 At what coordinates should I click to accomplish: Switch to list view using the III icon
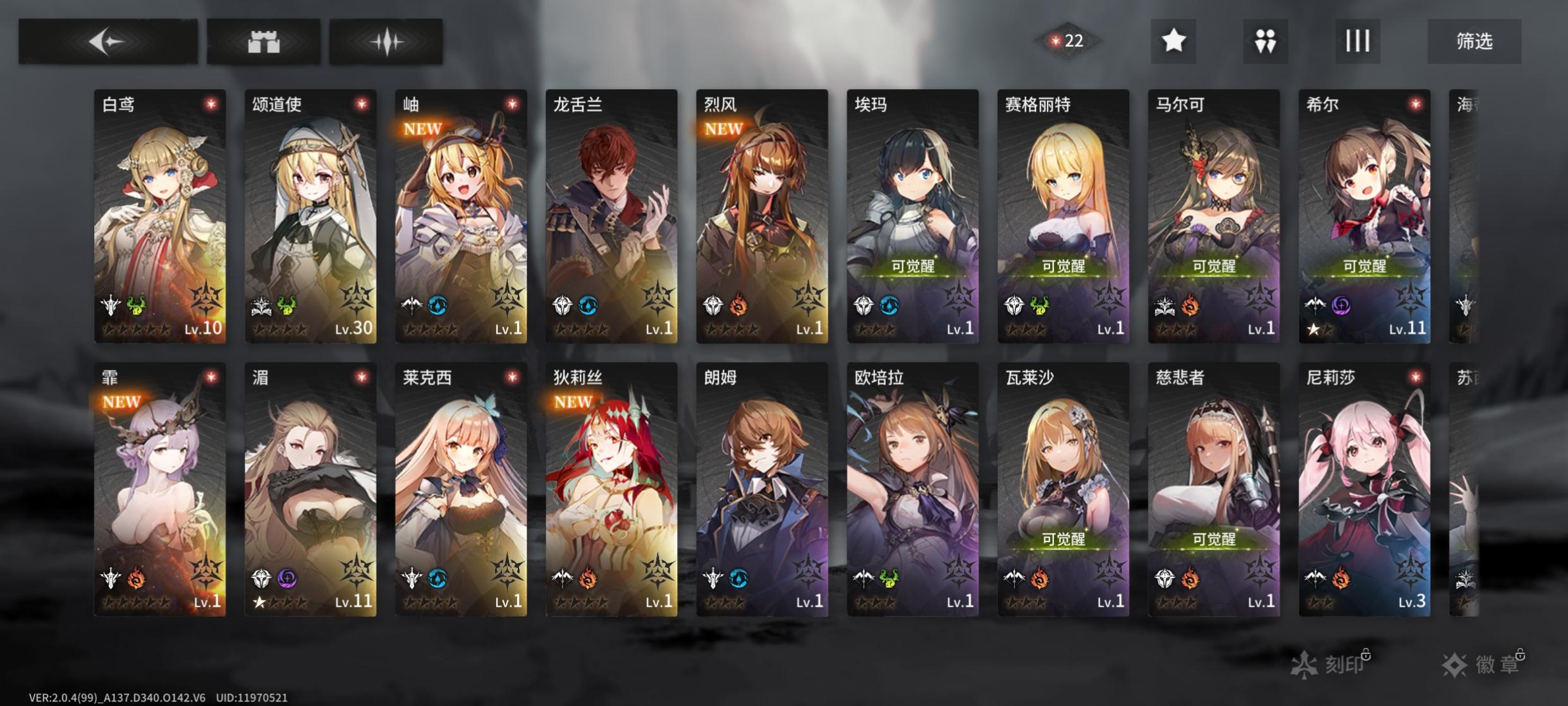tap(1357, 41)
